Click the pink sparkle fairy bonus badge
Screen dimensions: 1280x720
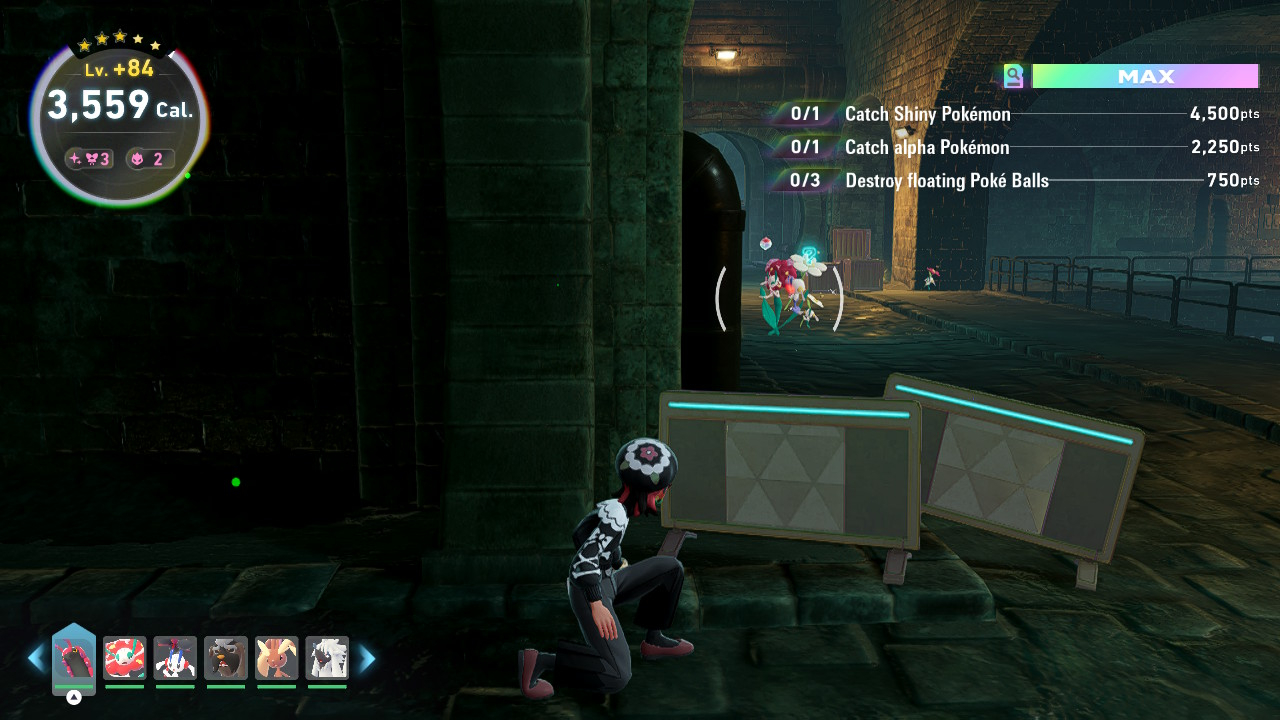coord(90,159)
